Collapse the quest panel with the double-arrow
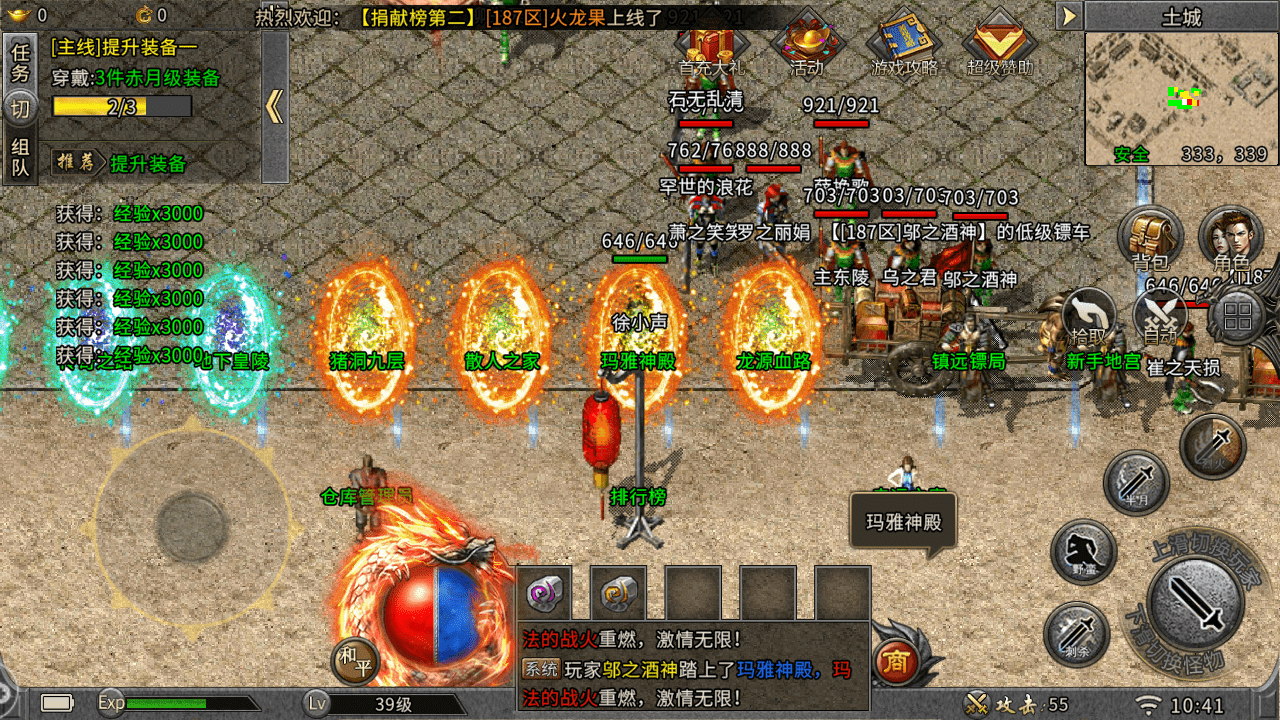This screenshot has height=720, width=1280. [x=275, y=107]
